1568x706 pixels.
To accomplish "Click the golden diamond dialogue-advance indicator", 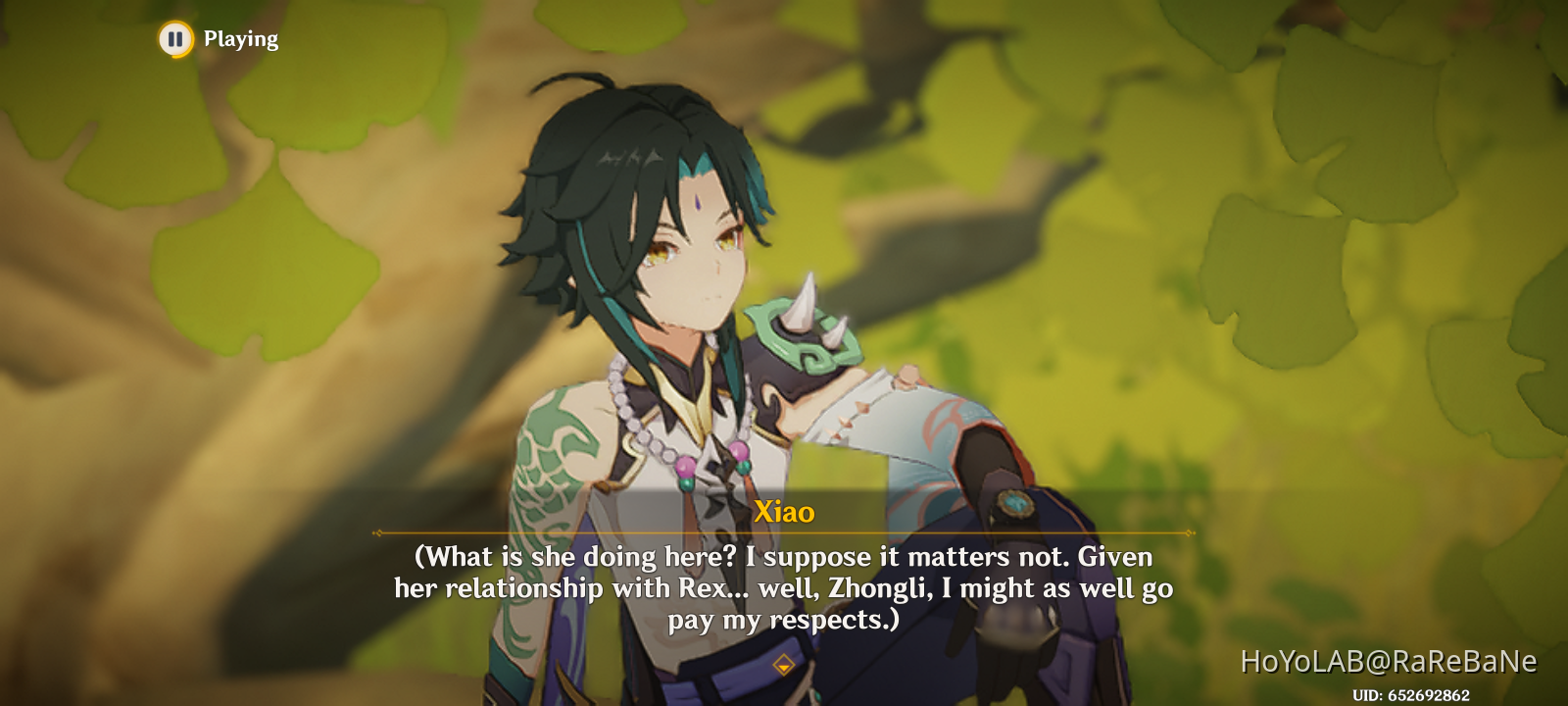I will click(x=784, y=663).
